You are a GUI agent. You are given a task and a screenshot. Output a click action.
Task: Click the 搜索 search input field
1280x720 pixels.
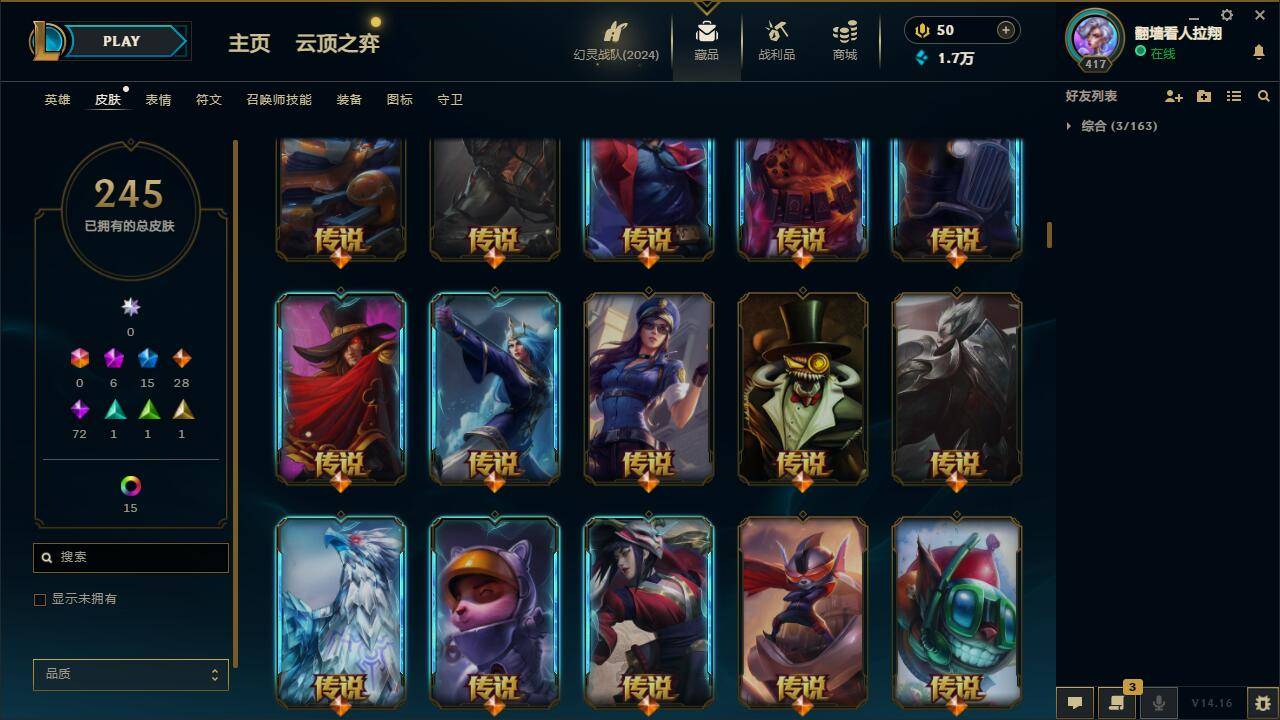(130, 557)
